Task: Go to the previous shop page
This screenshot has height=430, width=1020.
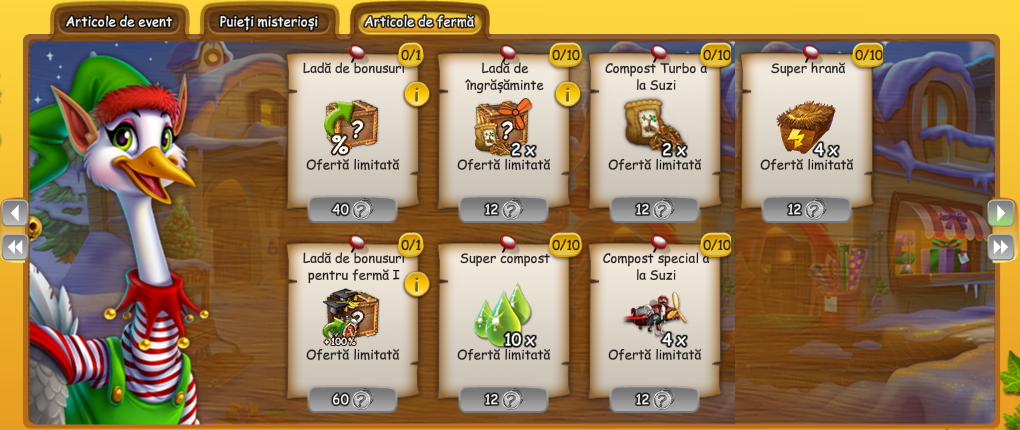Action: tap(15, 212)
